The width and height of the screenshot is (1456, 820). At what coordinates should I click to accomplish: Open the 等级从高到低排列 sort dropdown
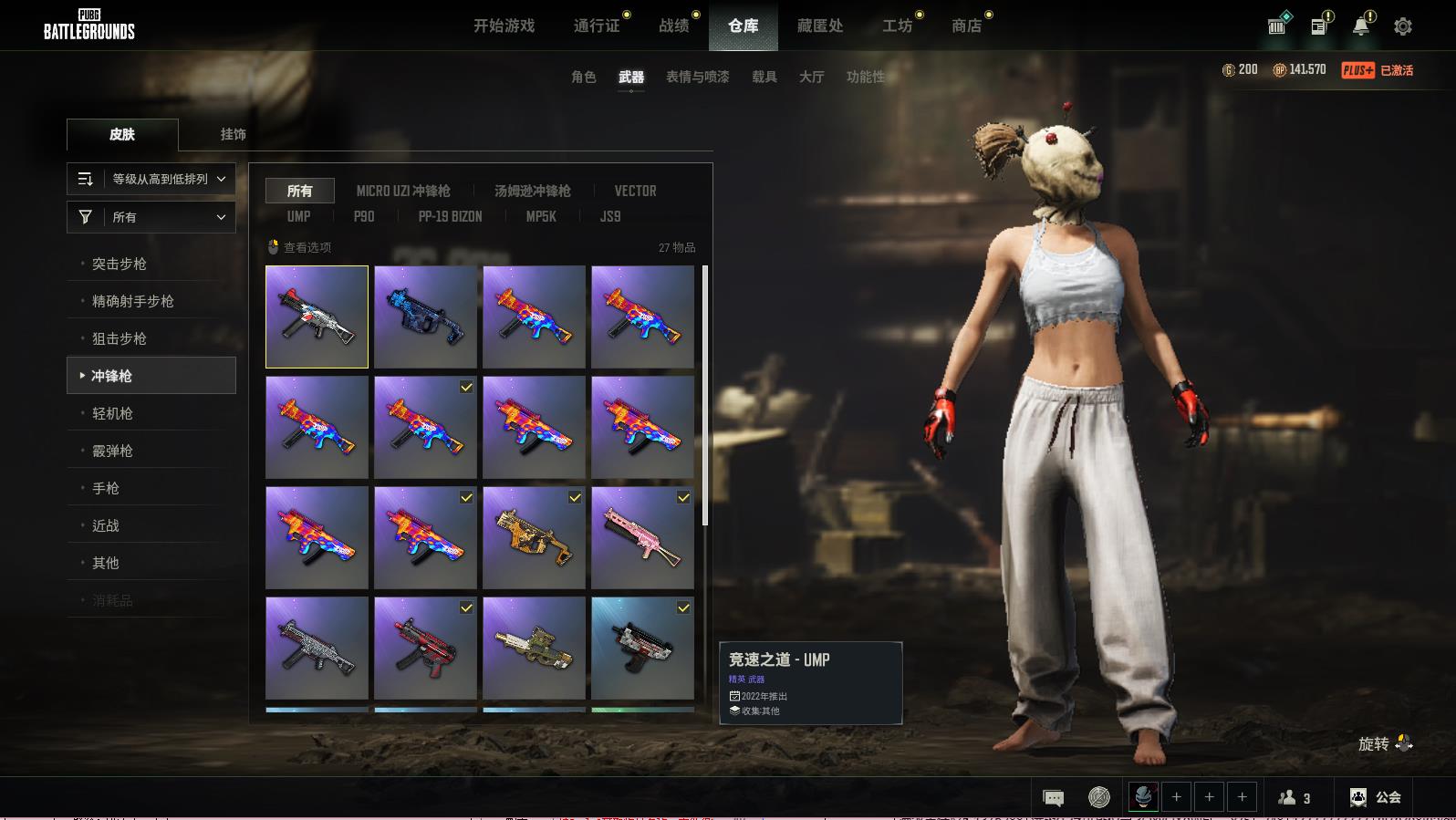tap(151, 179)
